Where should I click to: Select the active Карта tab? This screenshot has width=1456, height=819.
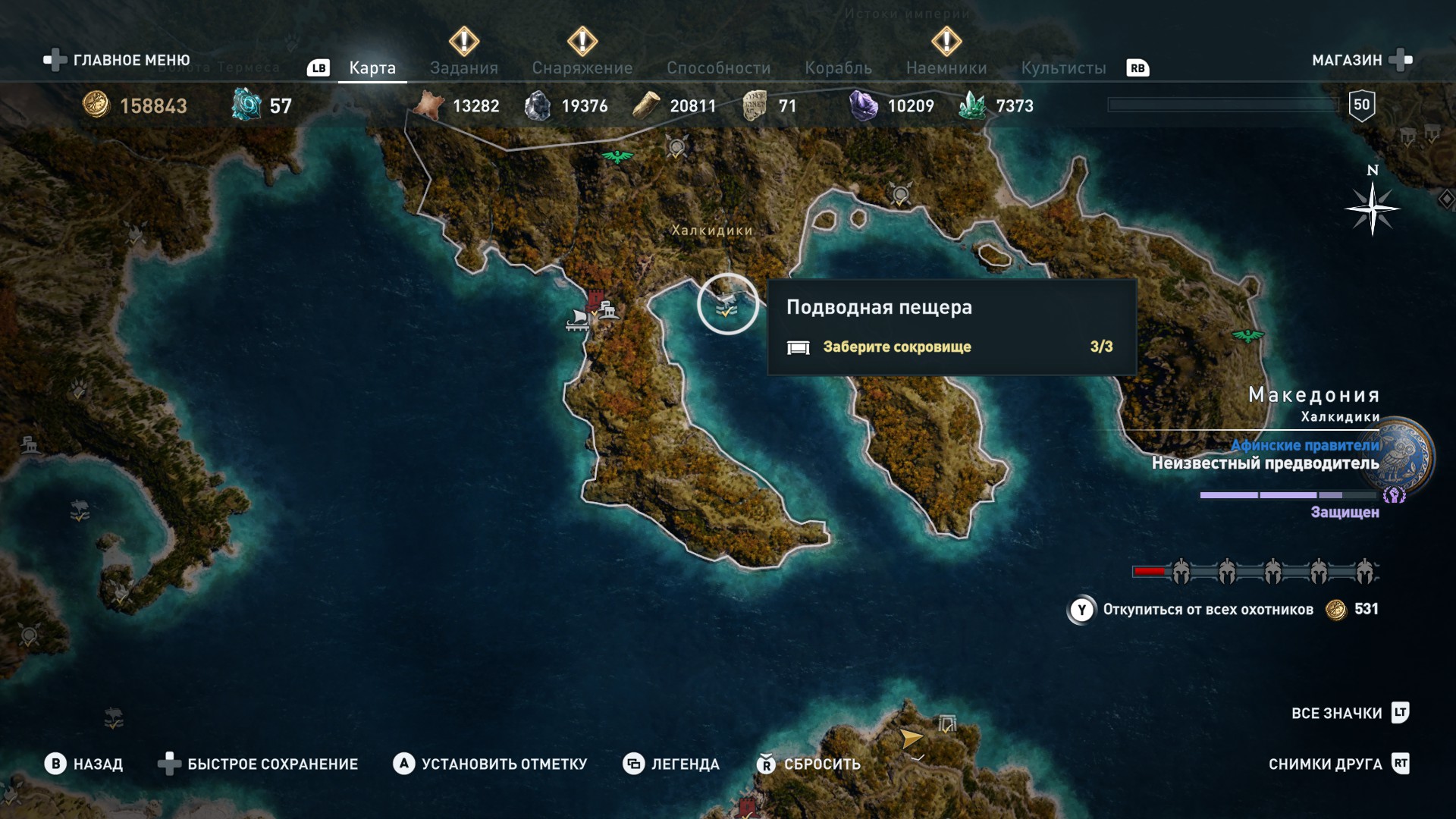pyautogui.click(x=372, y=67)
